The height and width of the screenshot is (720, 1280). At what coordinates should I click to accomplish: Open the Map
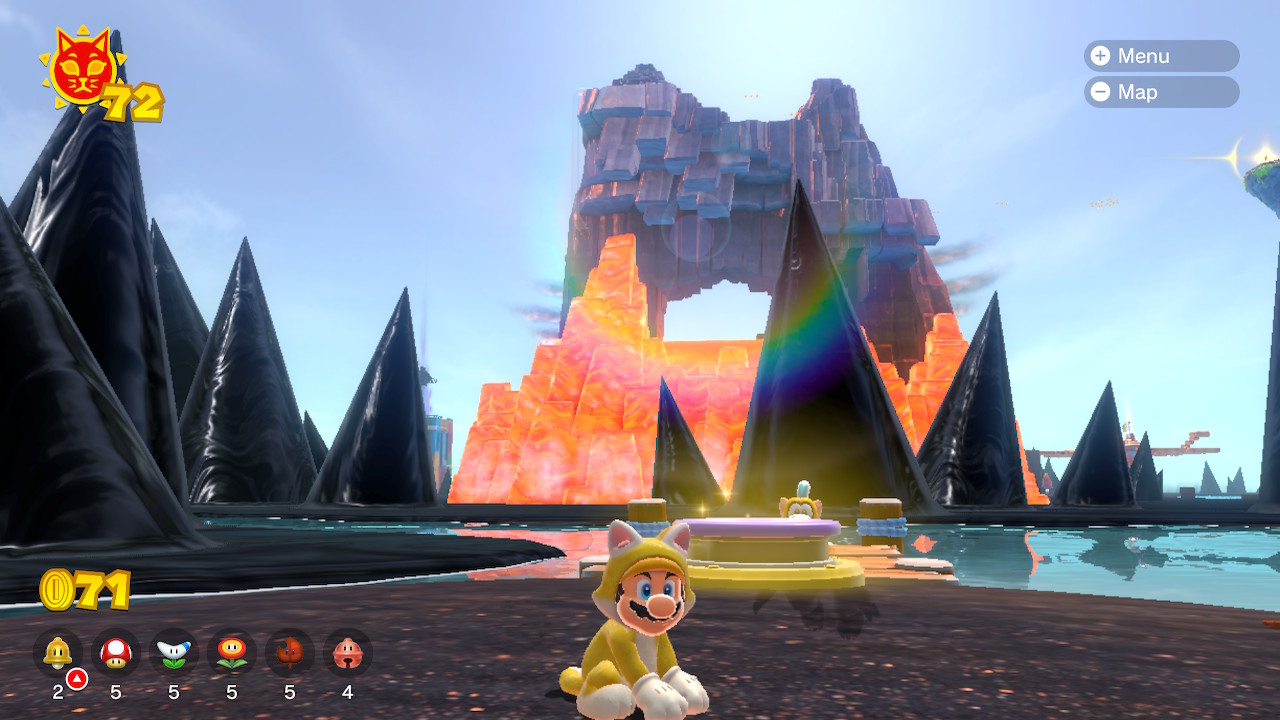[1160, 92]
